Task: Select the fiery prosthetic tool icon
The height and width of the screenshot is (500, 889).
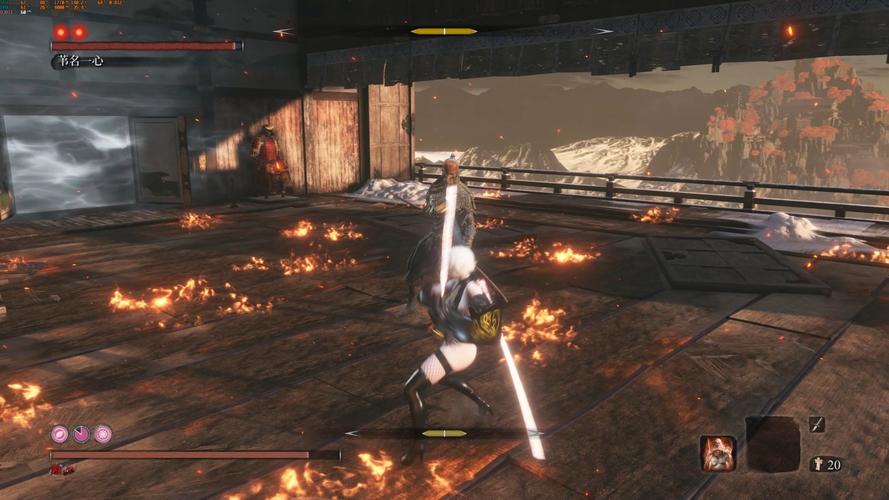Action: 718,453
